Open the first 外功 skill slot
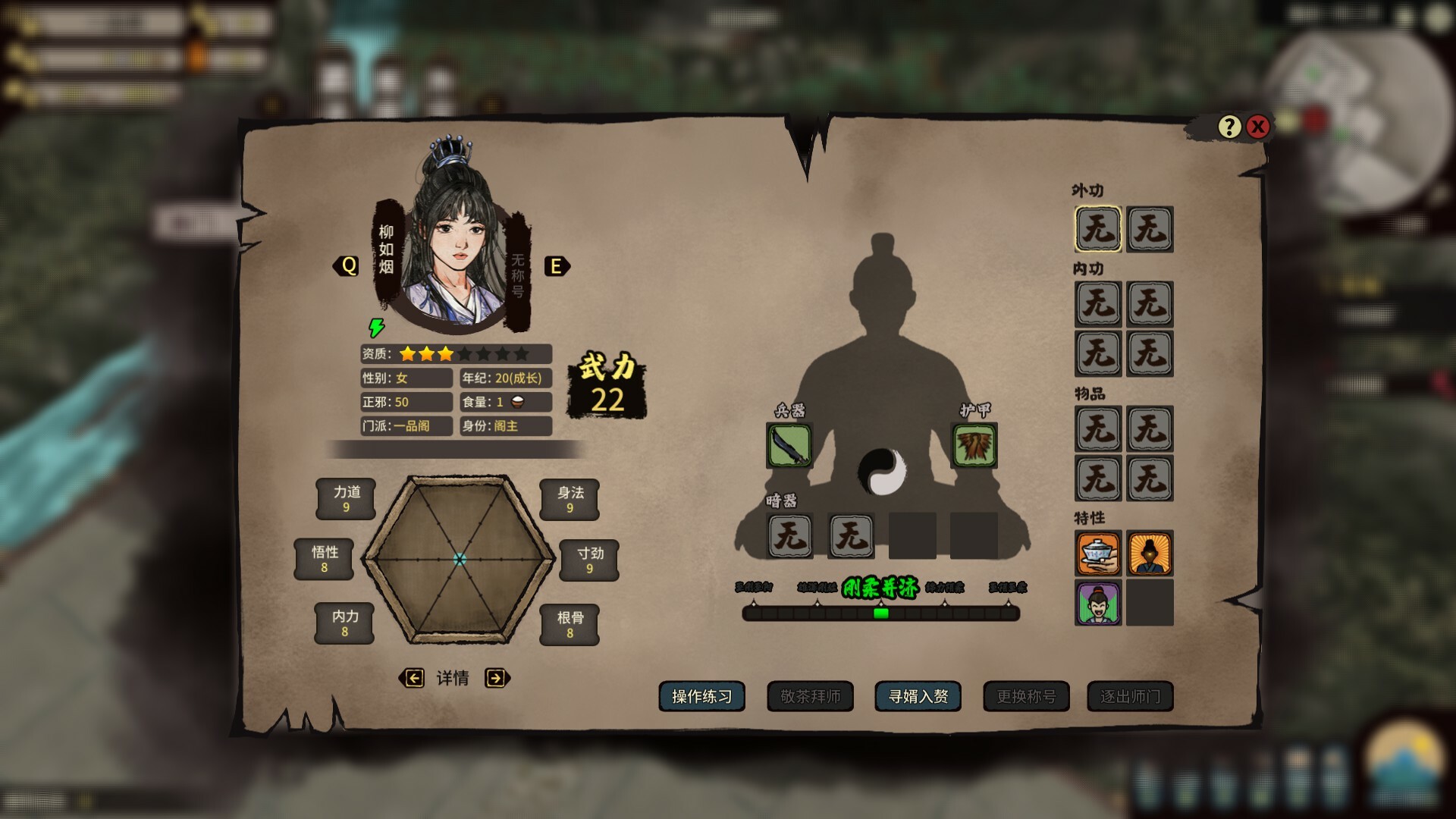Image resolution: width=1456 pixels, height=819 pixels. 1099,230
